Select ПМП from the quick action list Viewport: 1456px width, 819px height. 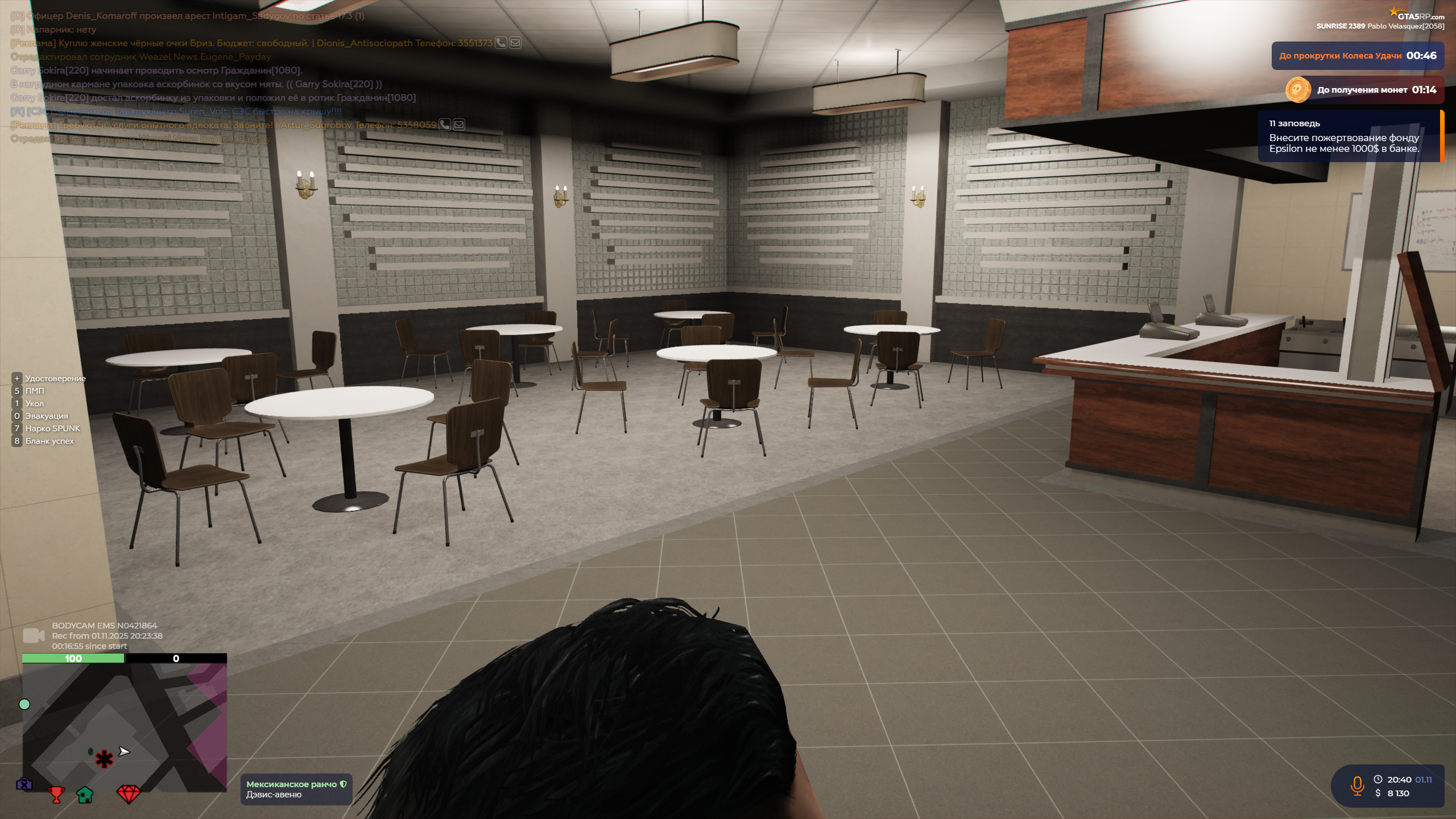coord(35,391)
